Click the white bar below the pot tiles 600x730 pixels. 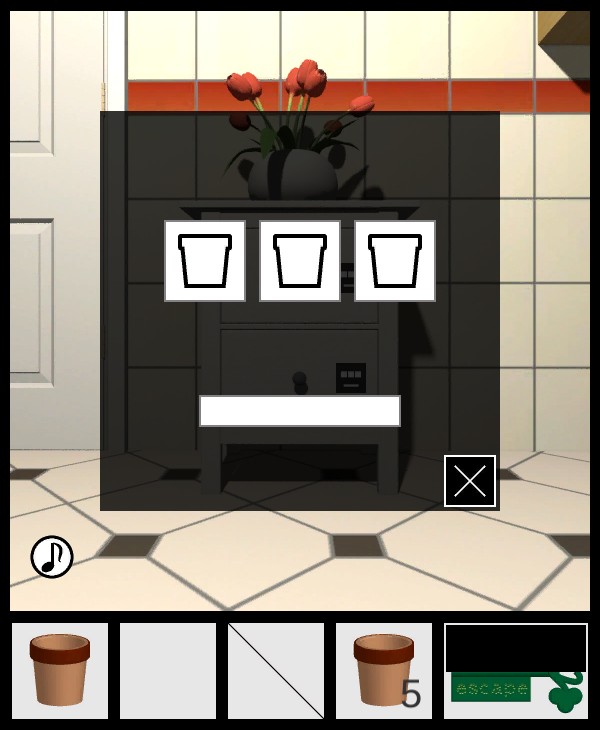click(x=300, y=411)
